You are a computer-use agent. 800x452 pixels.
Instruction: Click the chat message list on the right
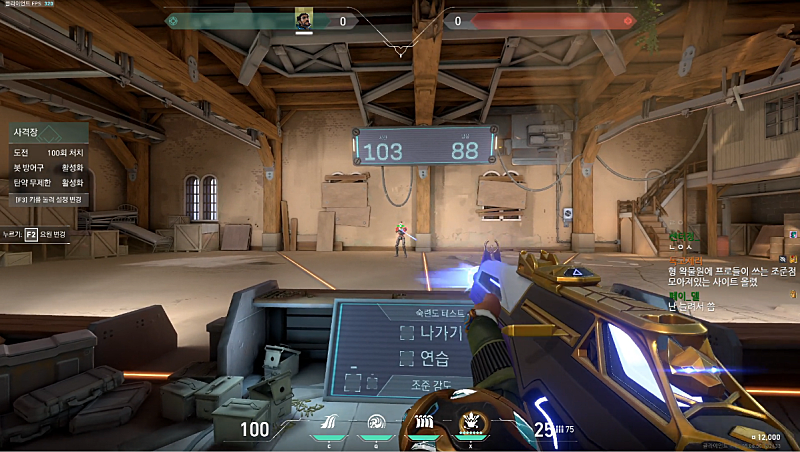tap(730, 275)
